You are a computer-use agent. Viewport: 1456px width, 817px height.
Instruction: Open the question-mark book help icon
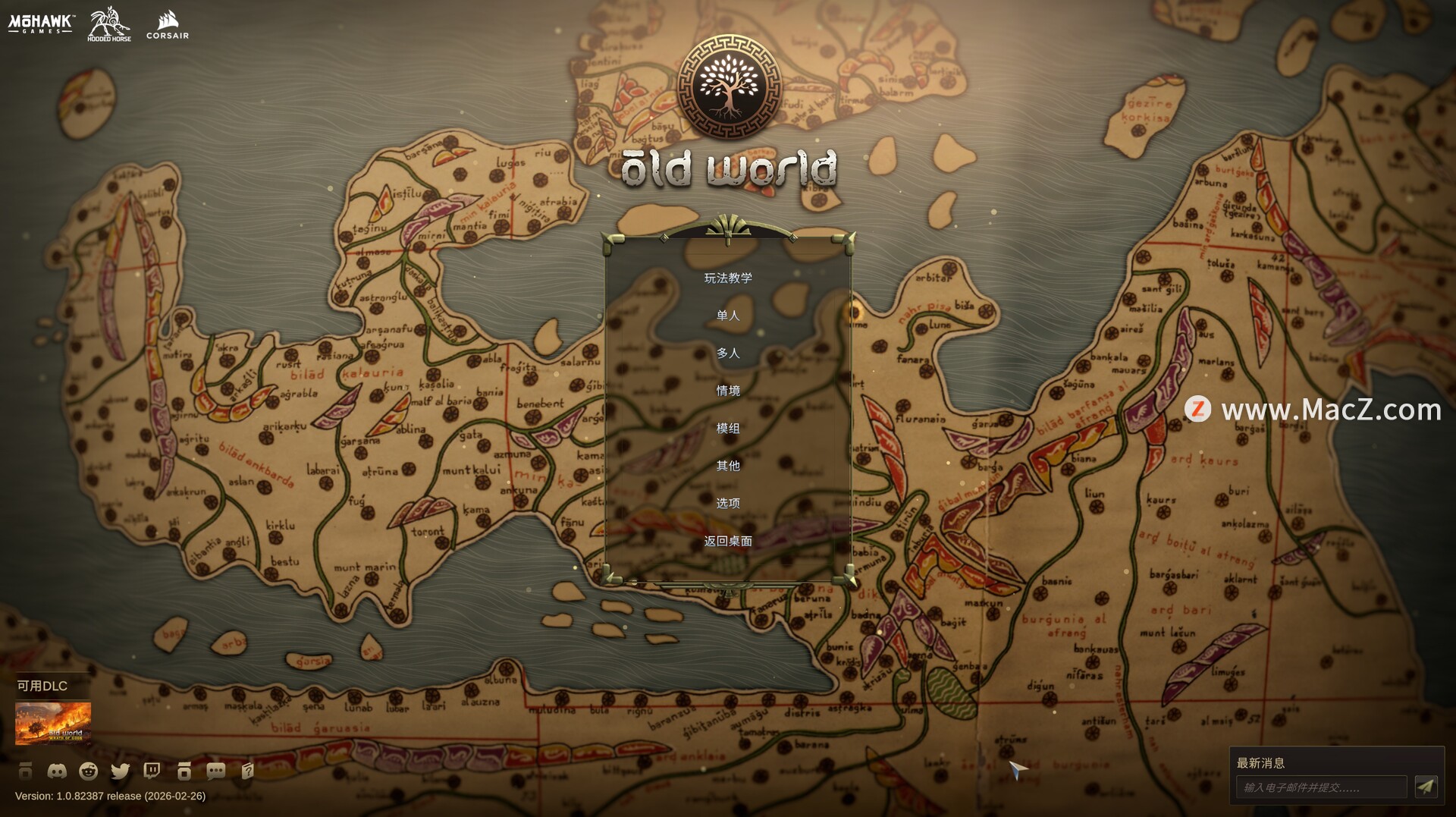tap(247, 771)
